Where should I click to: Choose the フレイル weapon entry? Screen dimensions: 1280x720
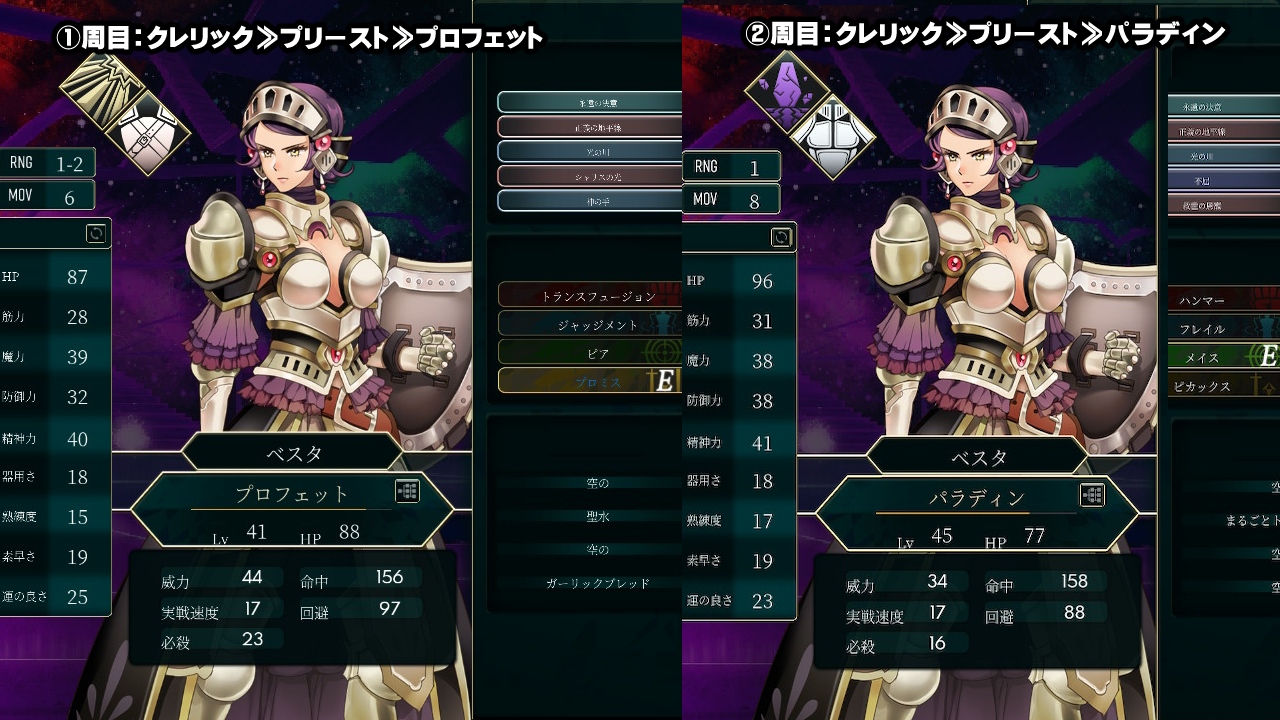pyautogui.click(x=1222, y=328)
